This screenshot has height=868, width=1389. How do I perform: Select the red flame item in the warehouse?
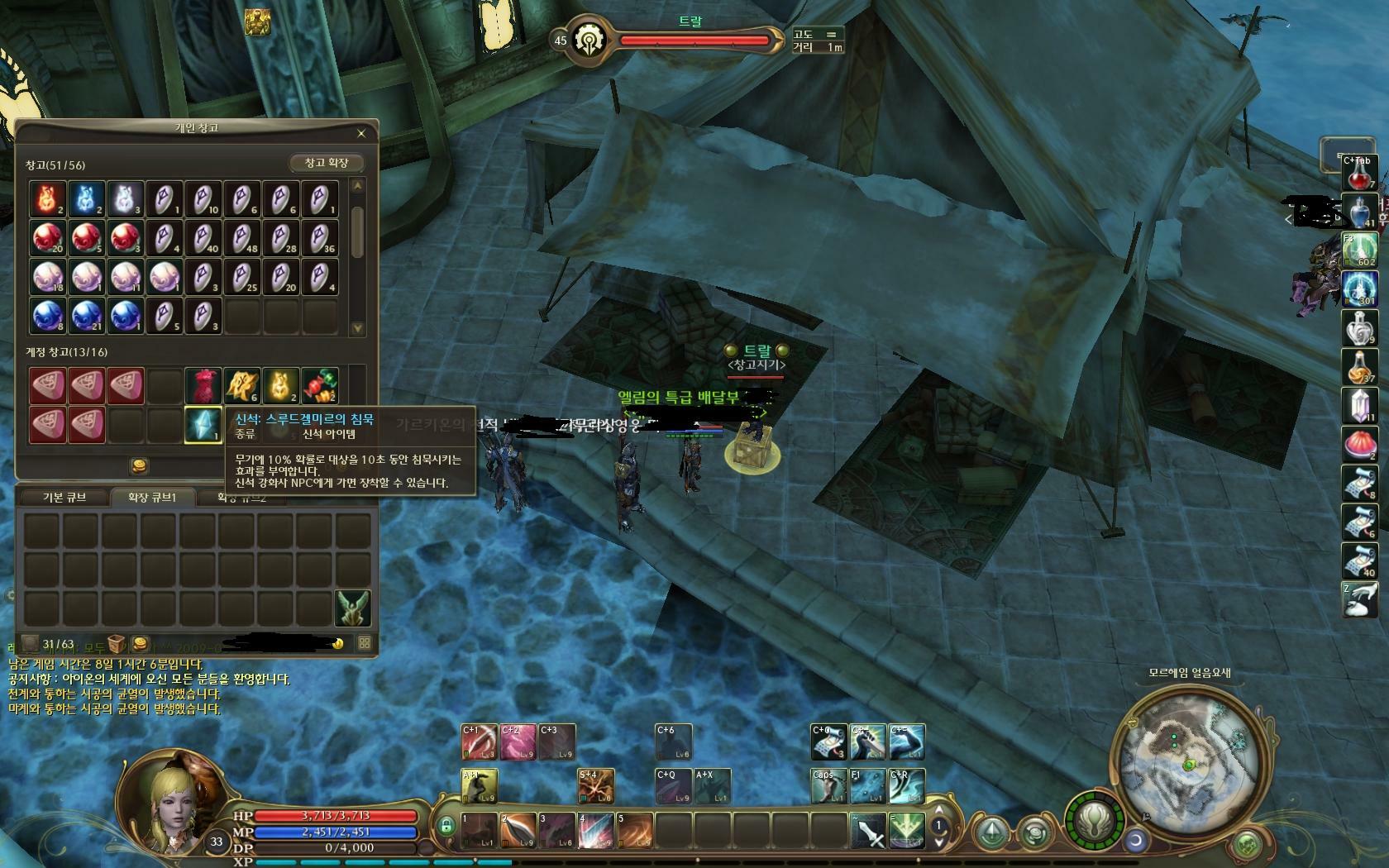[47, 199]
